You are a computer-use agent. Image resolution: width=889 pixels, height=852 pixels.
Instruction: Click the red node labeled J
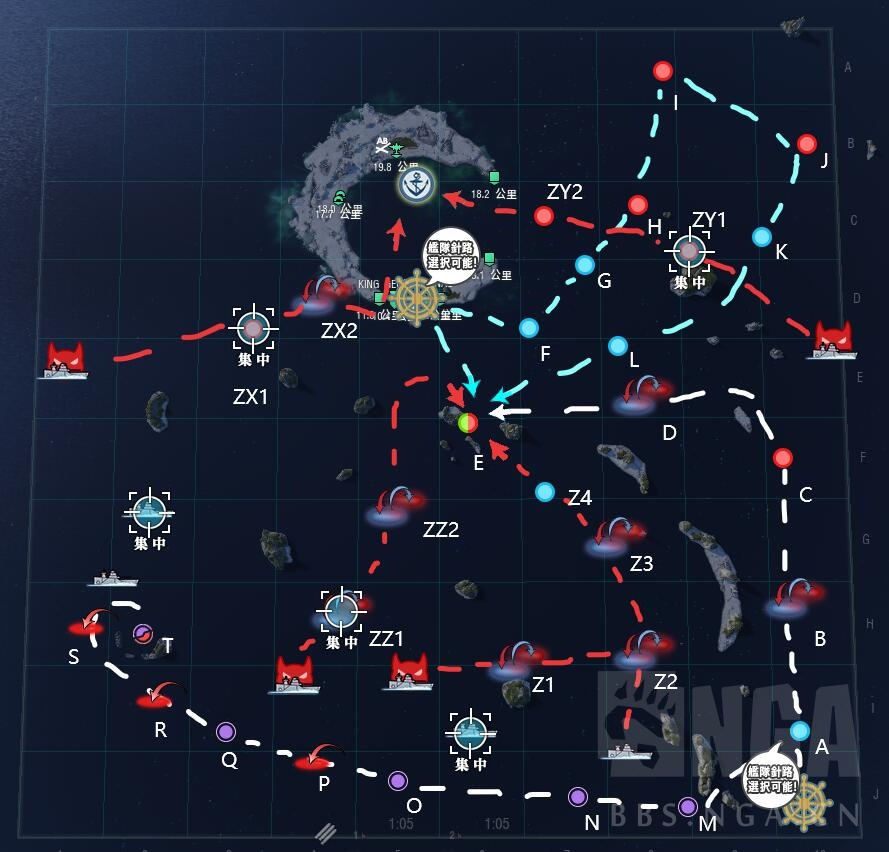(x=807, y=144)
